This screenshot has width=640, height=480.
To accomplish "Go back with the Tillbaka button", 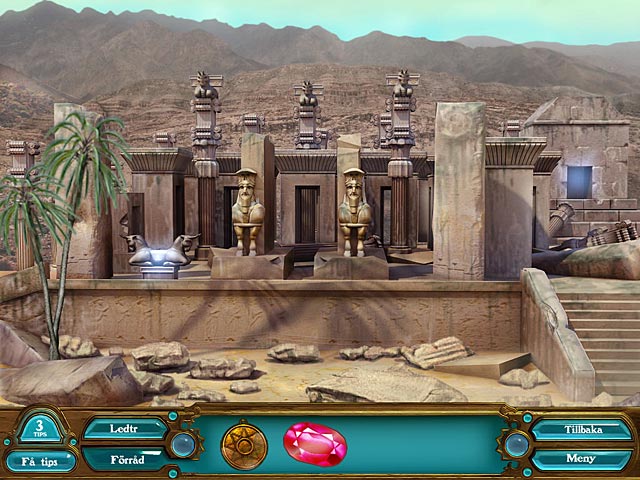I will tap(581, 430).
